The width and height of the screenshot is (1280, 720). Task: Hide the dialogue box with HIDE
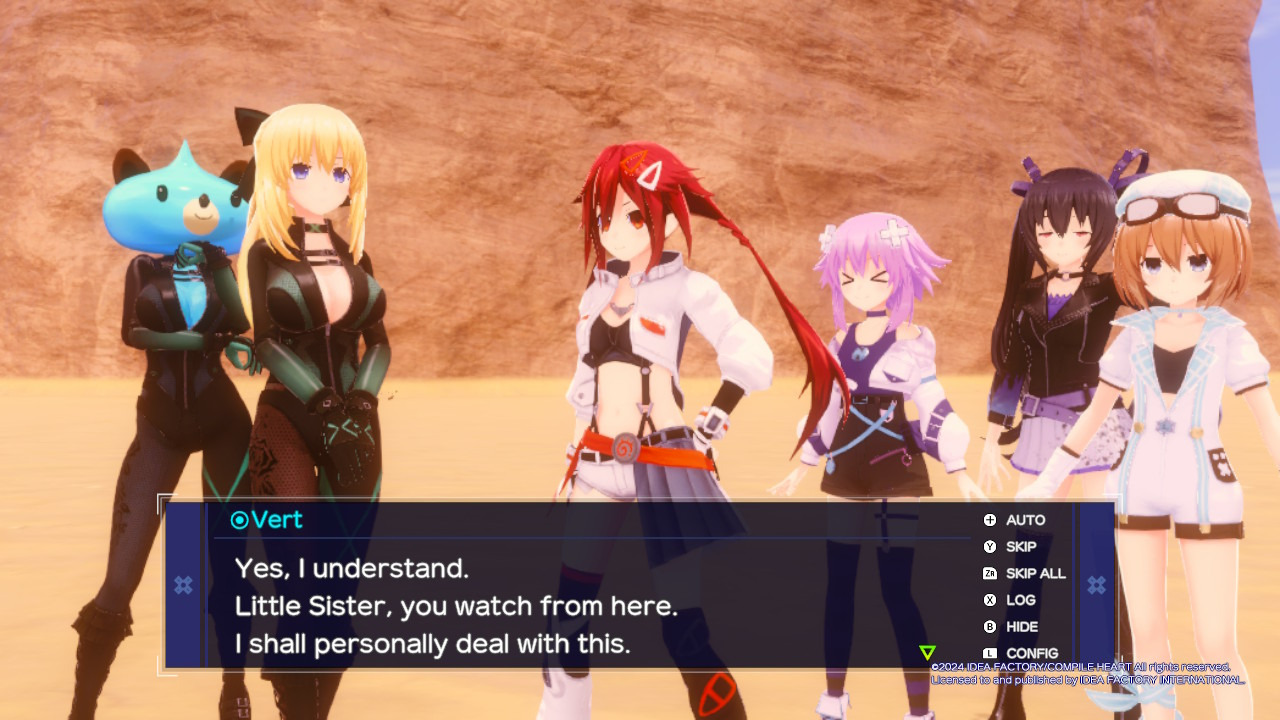pos(1011,627)
